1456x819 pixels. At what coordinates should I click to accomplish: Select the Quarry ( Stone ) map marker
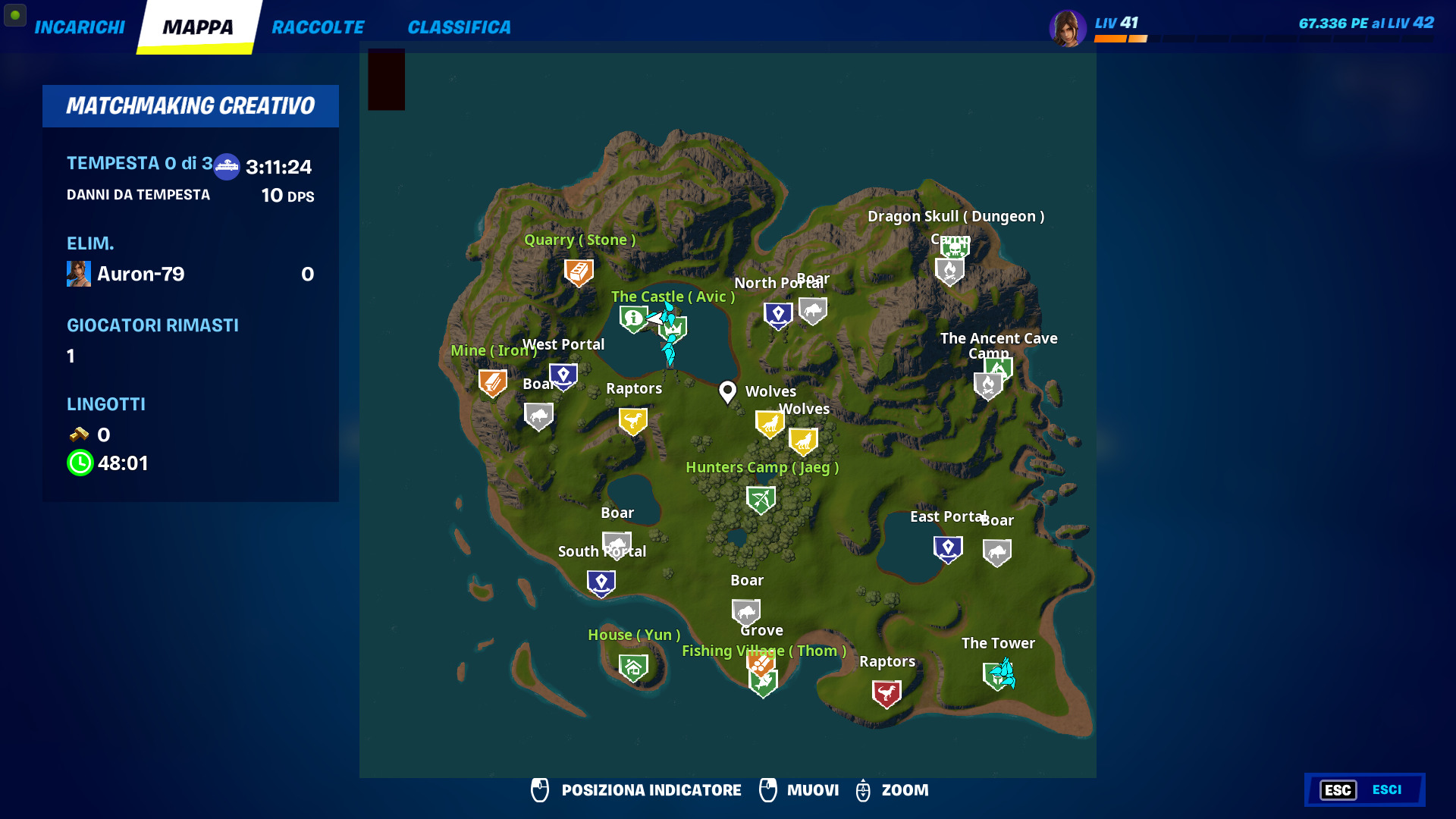[x=579, y=271]
